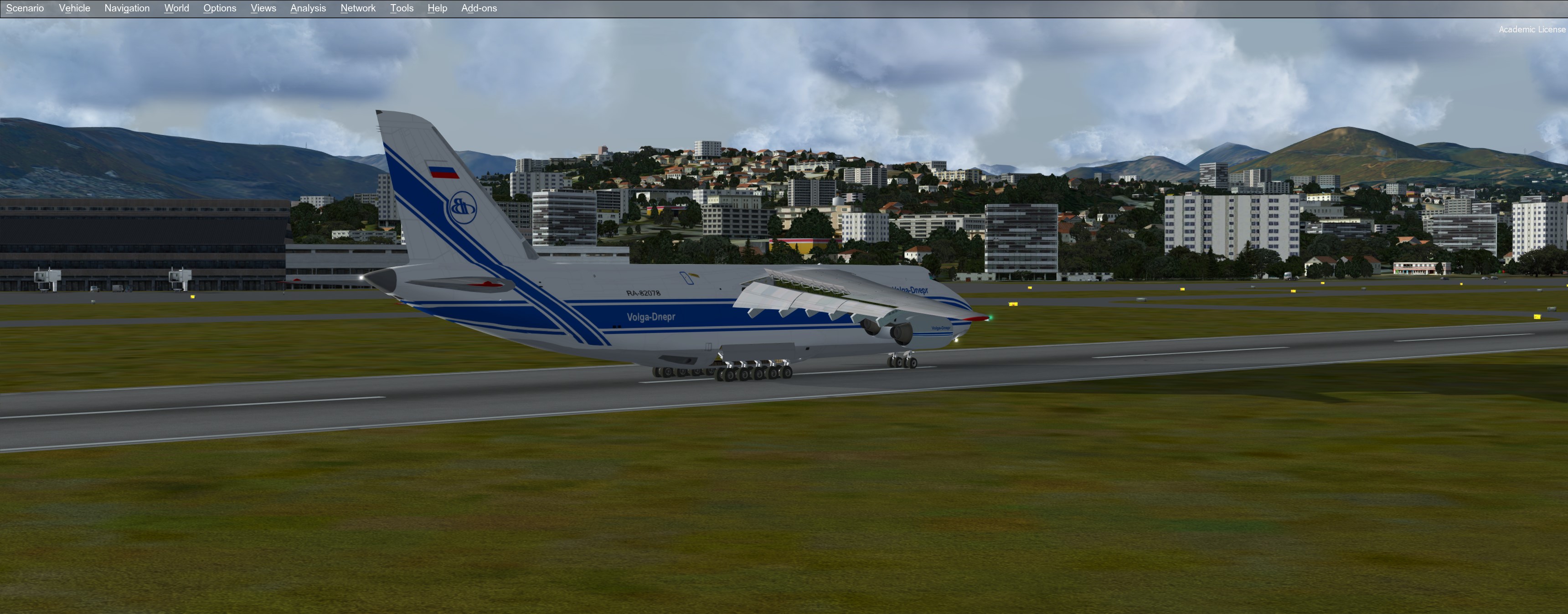Click the Help menu

pyautogui.click(x=437, y=9)
